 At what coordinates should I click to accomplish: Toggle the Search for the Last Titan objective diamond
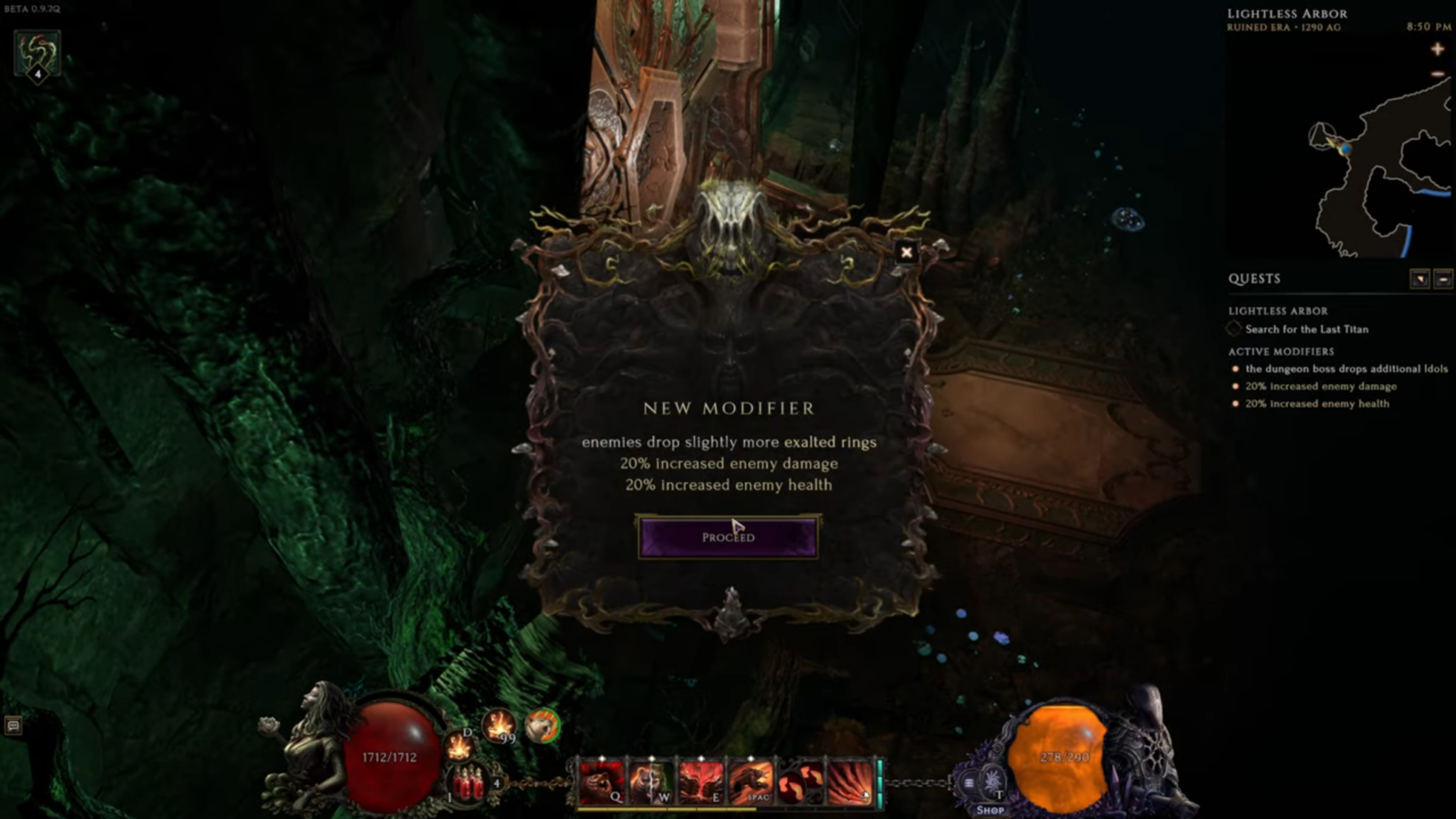coord(1233,329)
